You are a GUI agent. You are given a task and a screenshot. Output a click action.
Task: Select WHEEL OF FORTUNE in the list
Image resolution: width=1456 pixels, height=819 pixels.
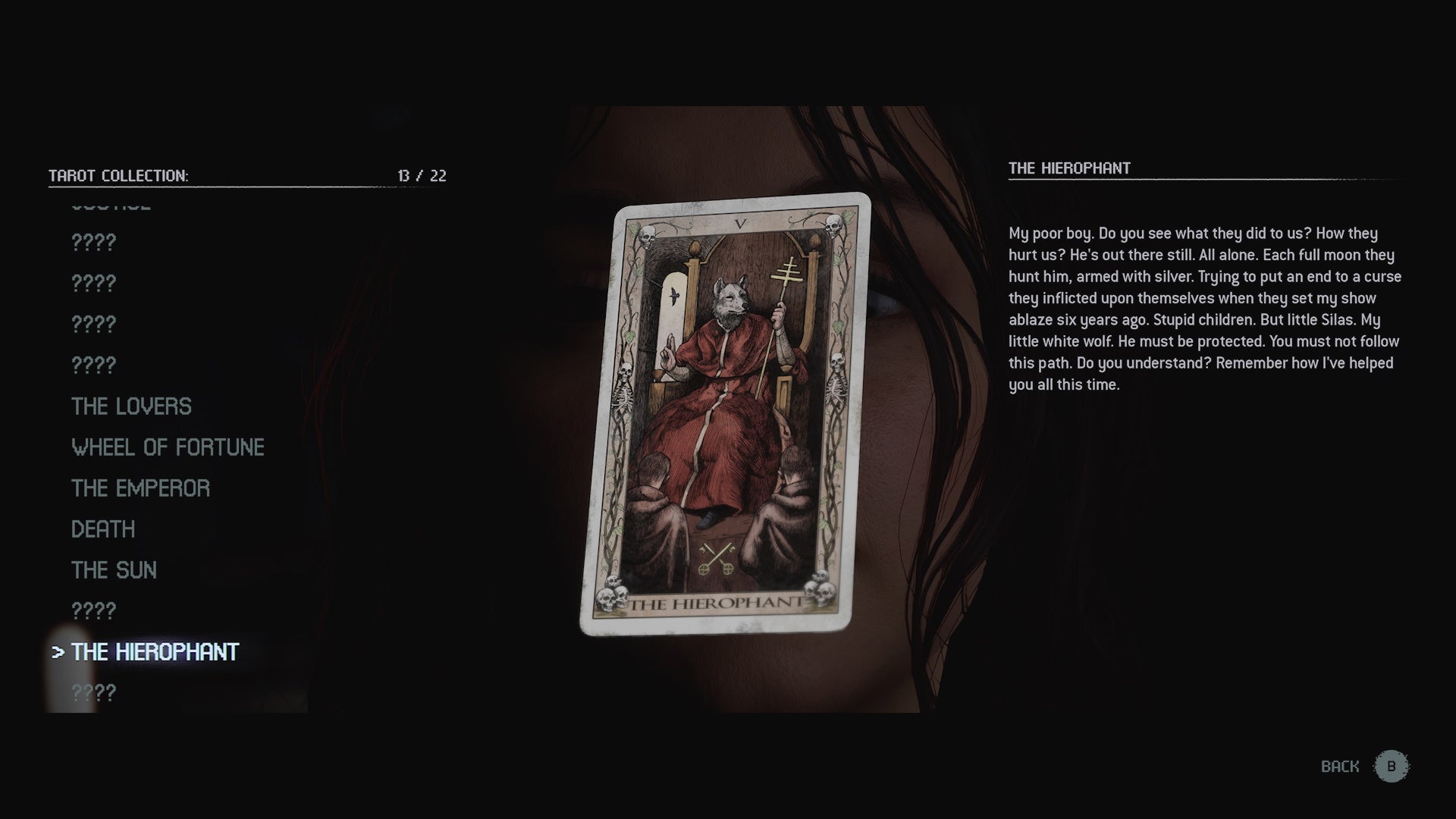tap(168, 447)
